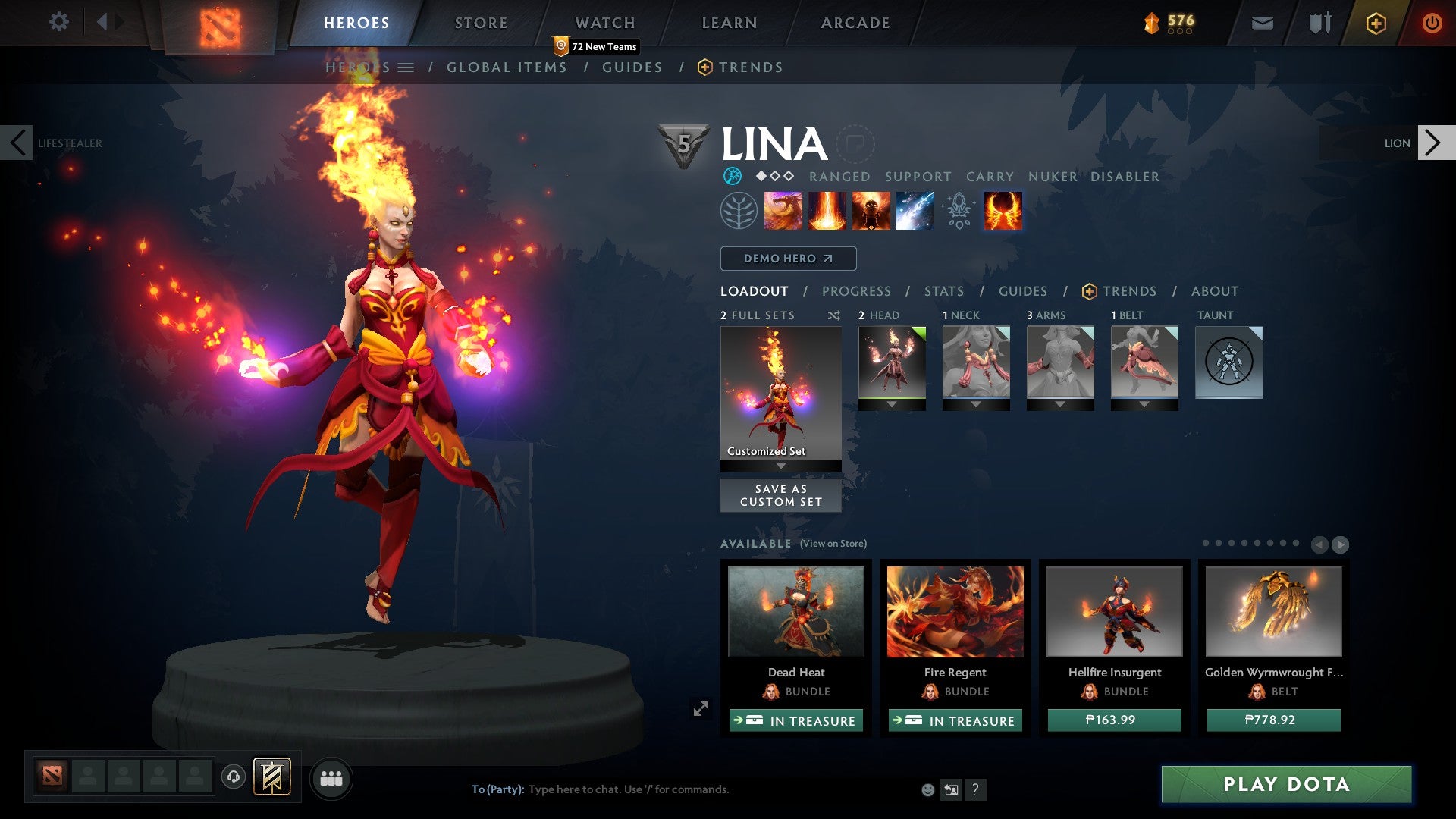1456x819 pixels.
Task: Choose the Taunt loadout slot
Action: pos(1228,362)
